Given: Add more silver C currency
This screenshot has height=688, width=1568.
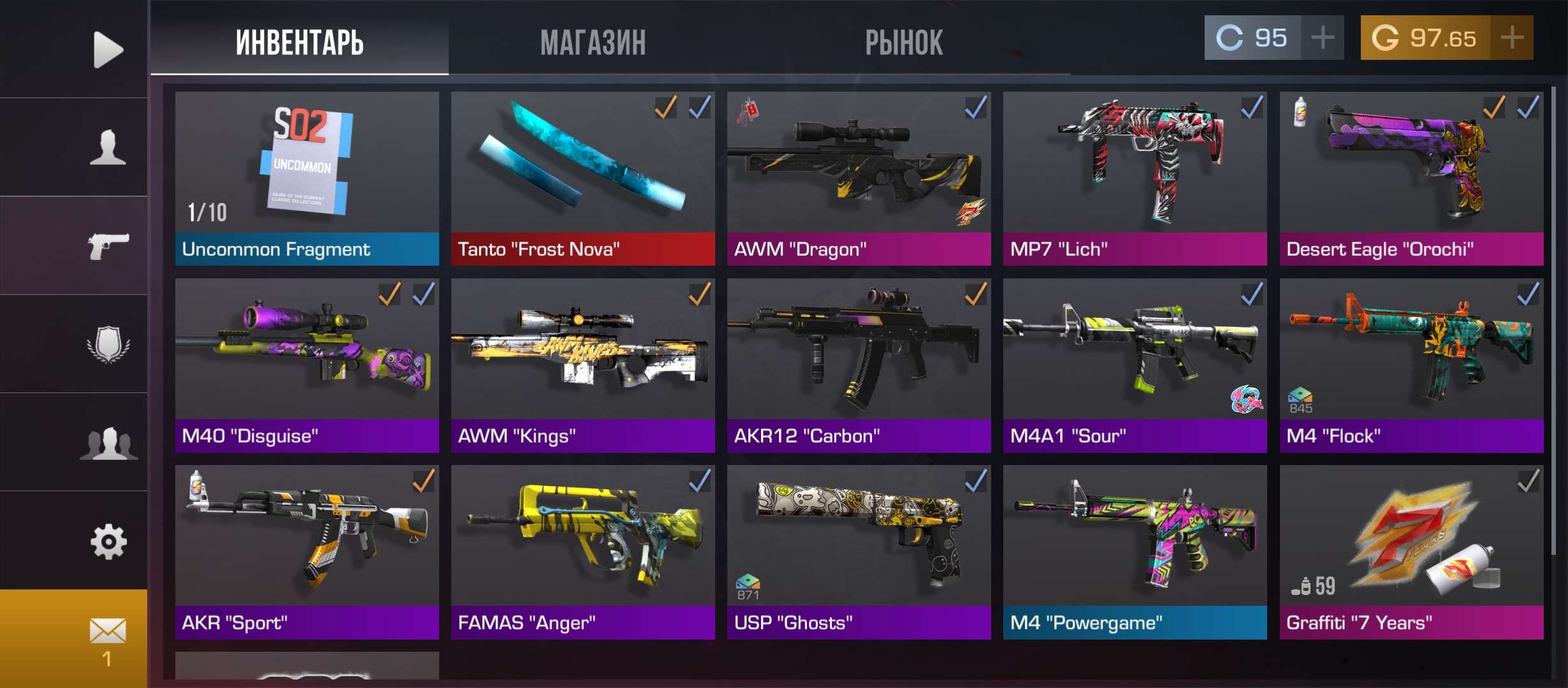Looking at the screenshot, I should 1323,38.
